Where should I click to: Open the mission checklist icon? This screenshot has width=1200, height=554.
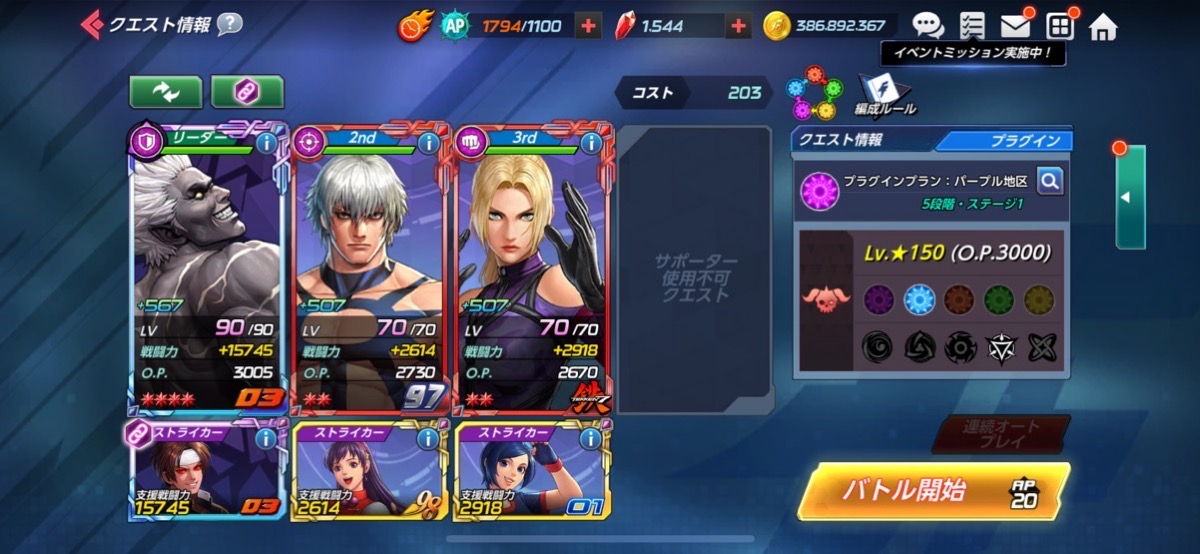[971, 26]
